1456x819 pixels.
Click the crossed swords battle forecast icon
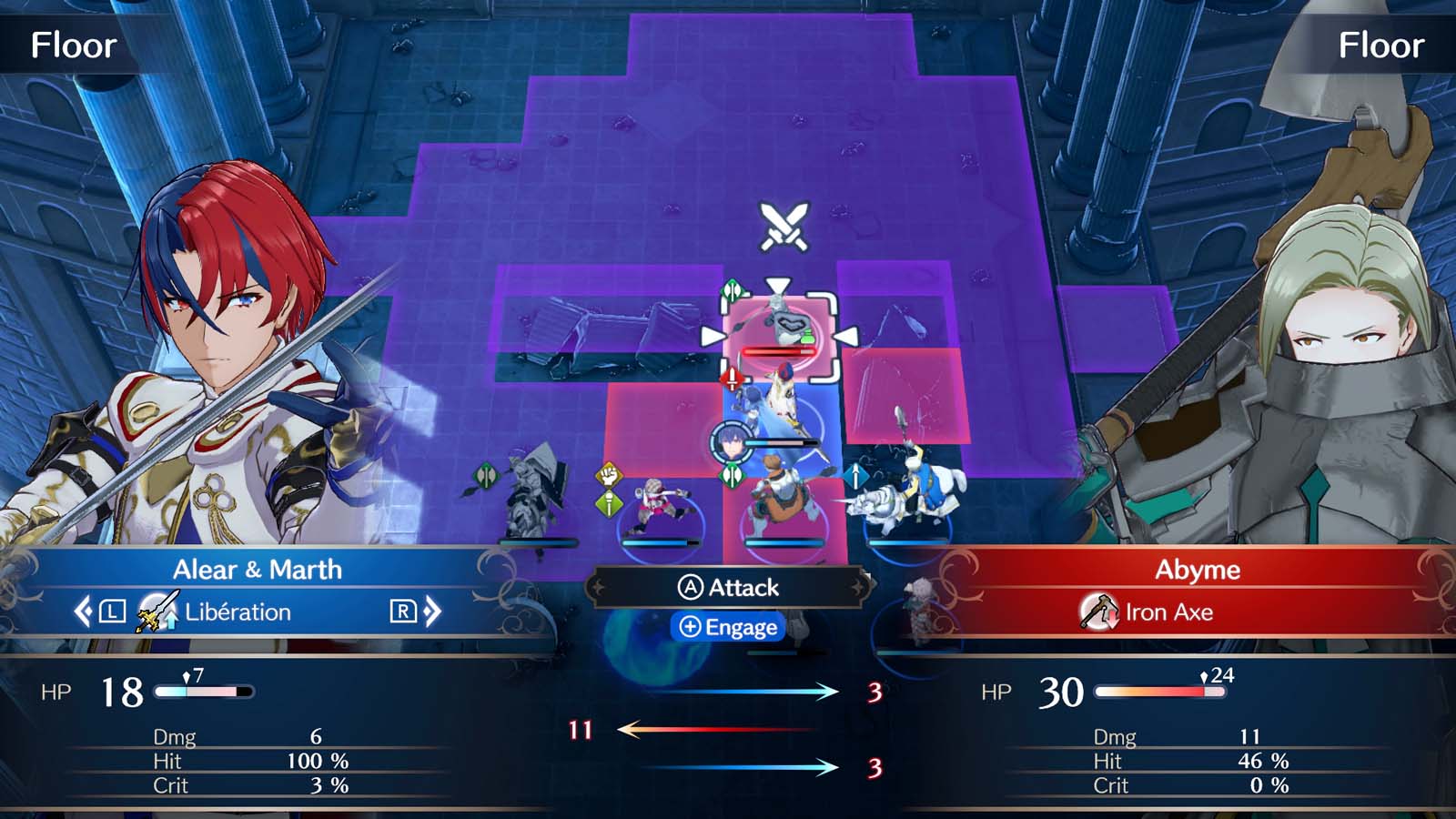[783, 224]
